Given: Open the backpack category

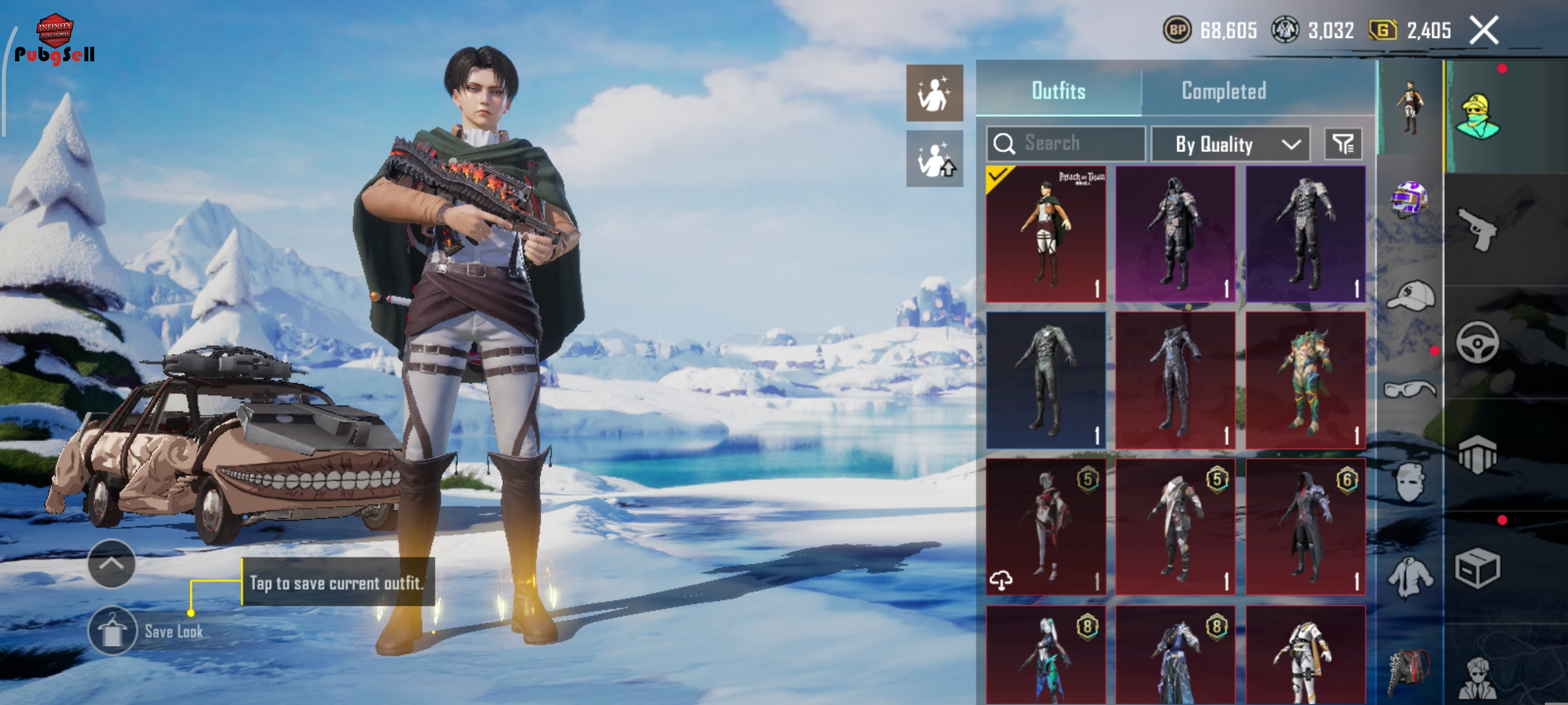Looking at the screenshot, I should click(1408, 671).
